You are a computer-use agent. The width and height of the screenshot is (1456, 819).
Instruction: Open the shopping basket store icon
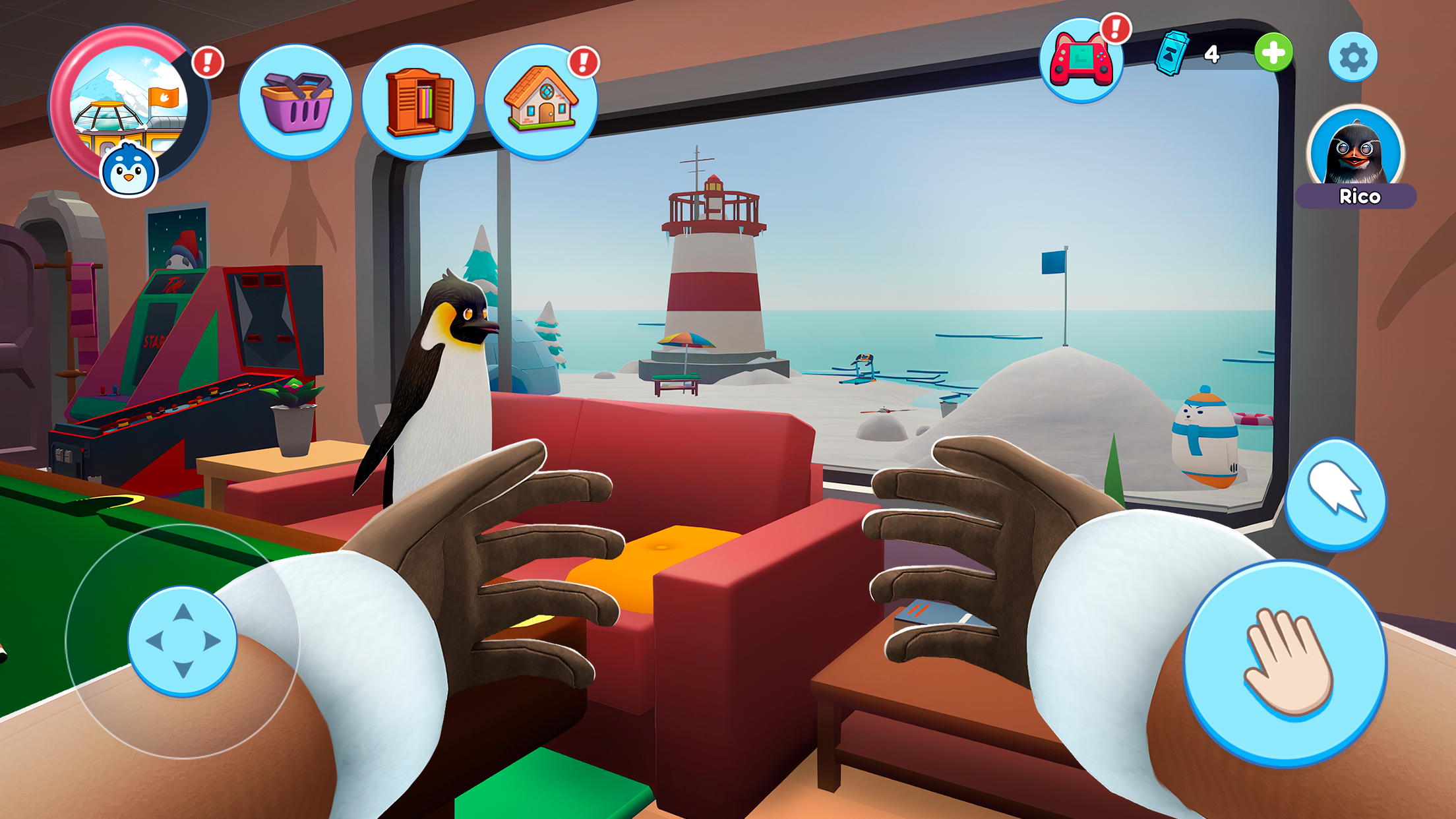pos(299,100)
